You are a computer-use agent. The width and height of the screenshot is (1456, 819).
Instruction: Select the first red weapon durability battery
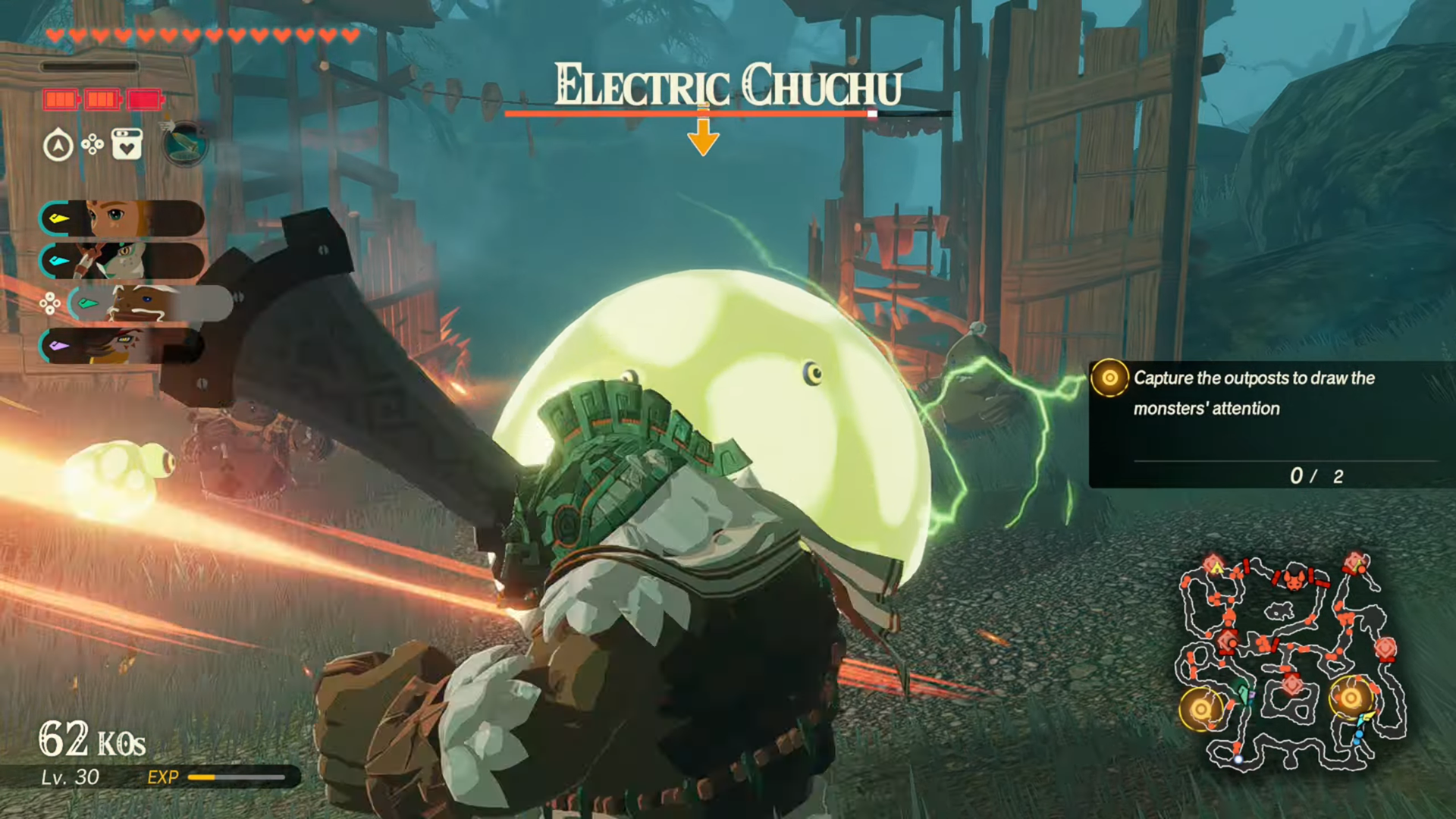pyautogui.click(x=61, y=99)
